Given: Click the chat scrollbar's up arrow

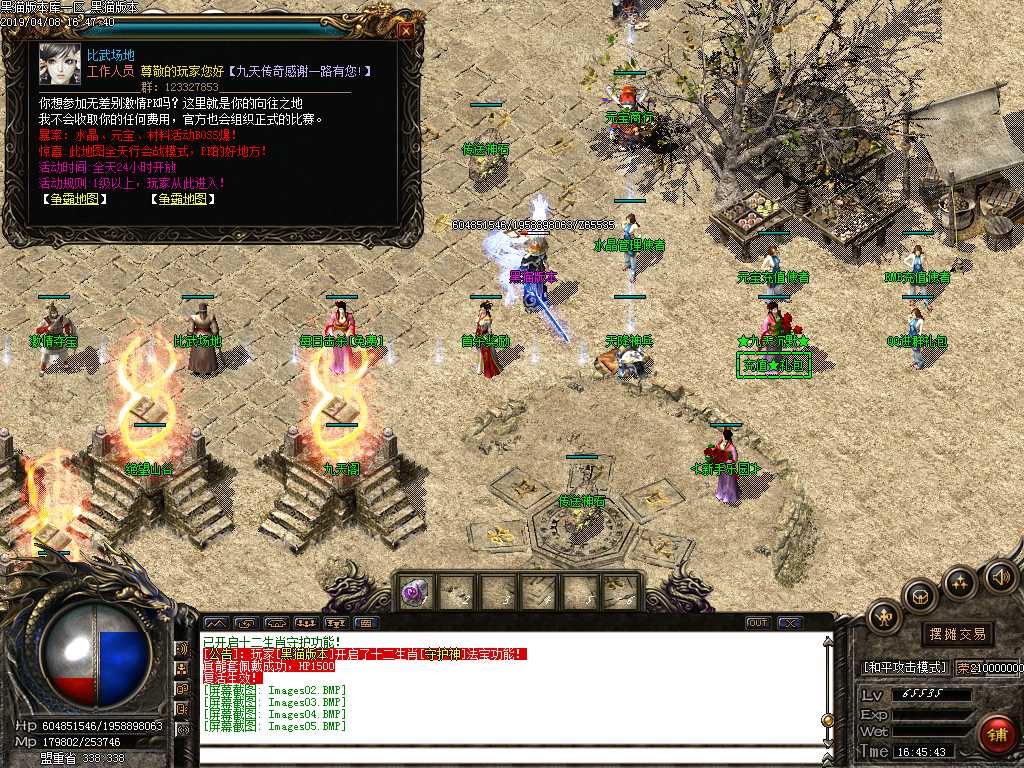Looking at the screenshot, I should click(x=827, y=641).
